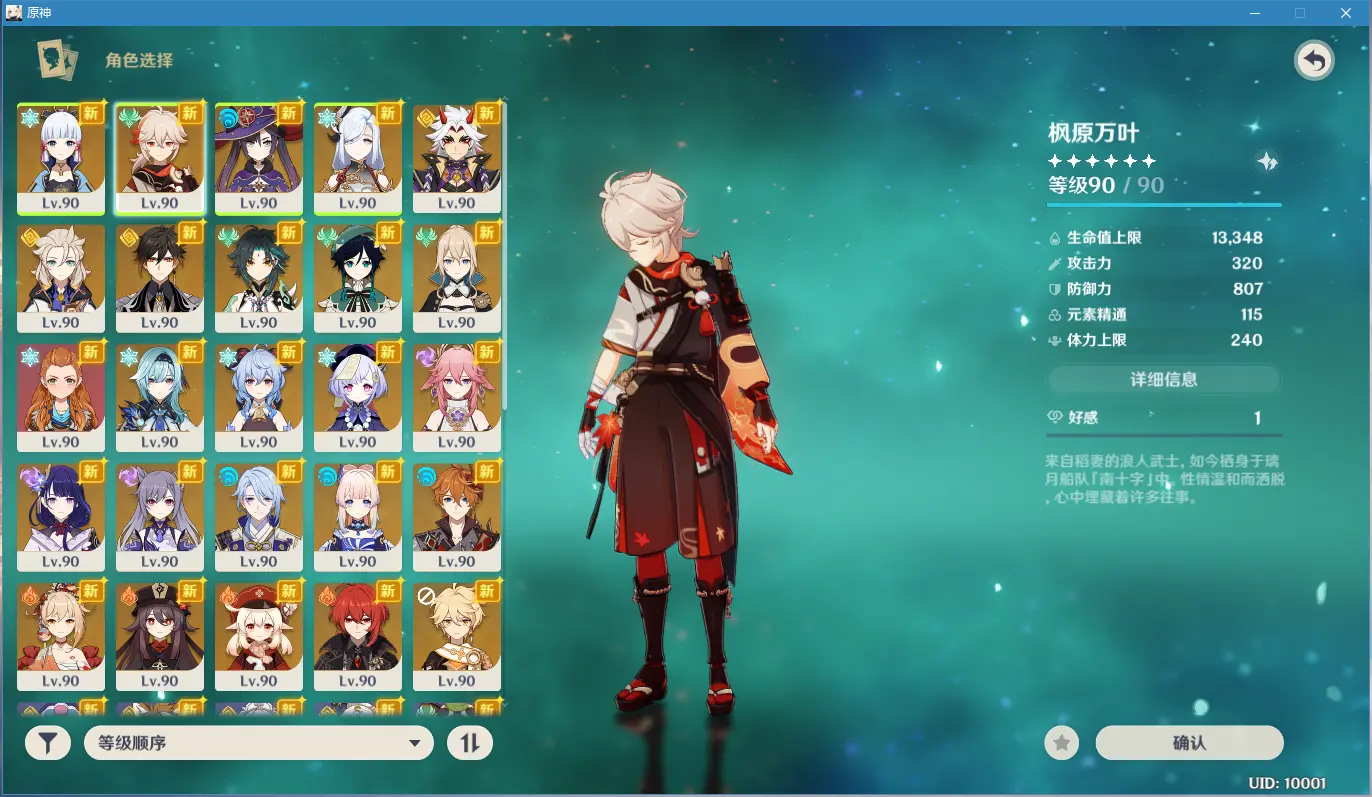The image size is (1372, 797).
Task: Click the level 90 progress bar
Action: [x=1163, y=203]
